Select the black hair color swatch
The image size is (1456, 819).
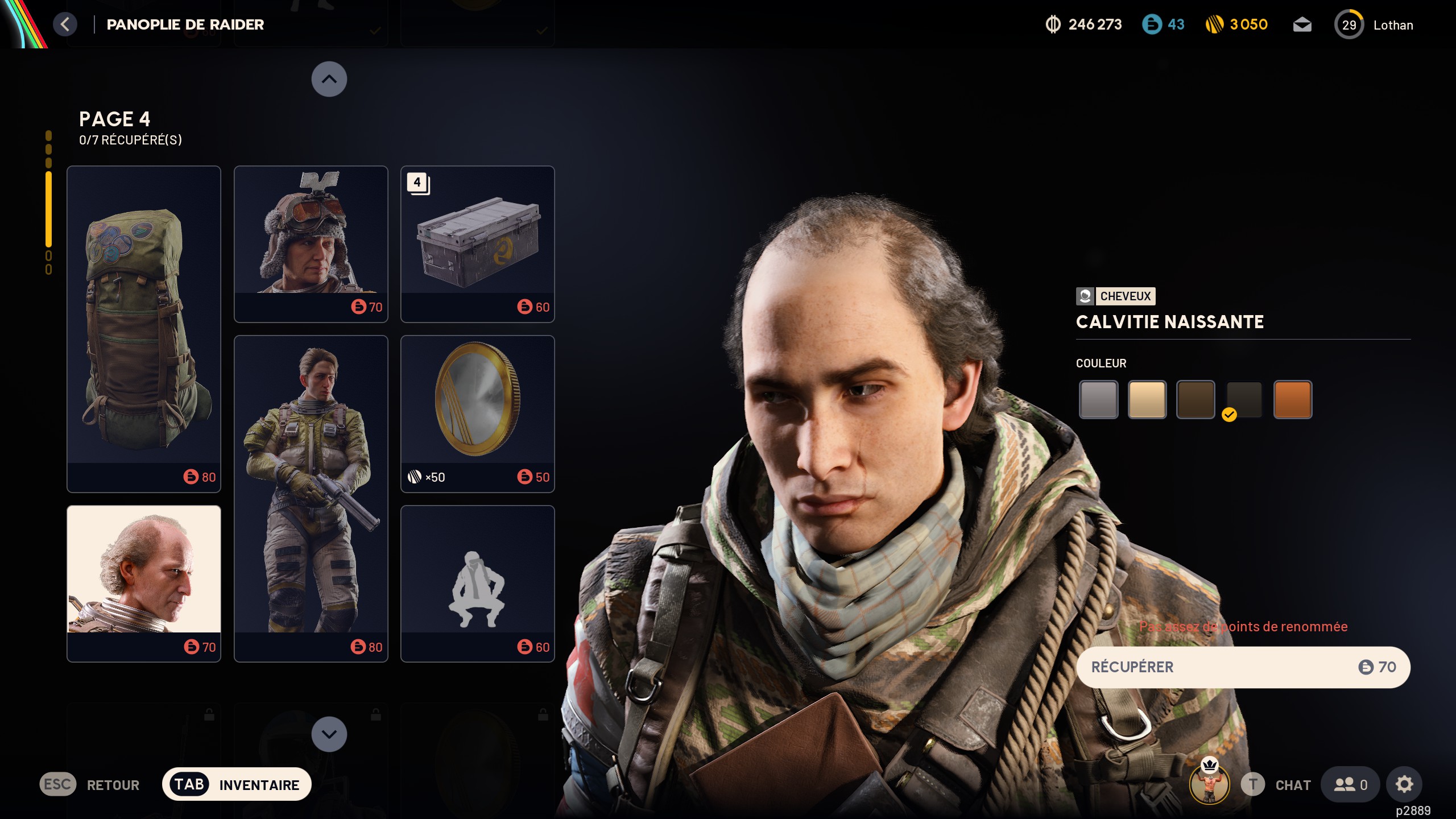click(1244, 399)
